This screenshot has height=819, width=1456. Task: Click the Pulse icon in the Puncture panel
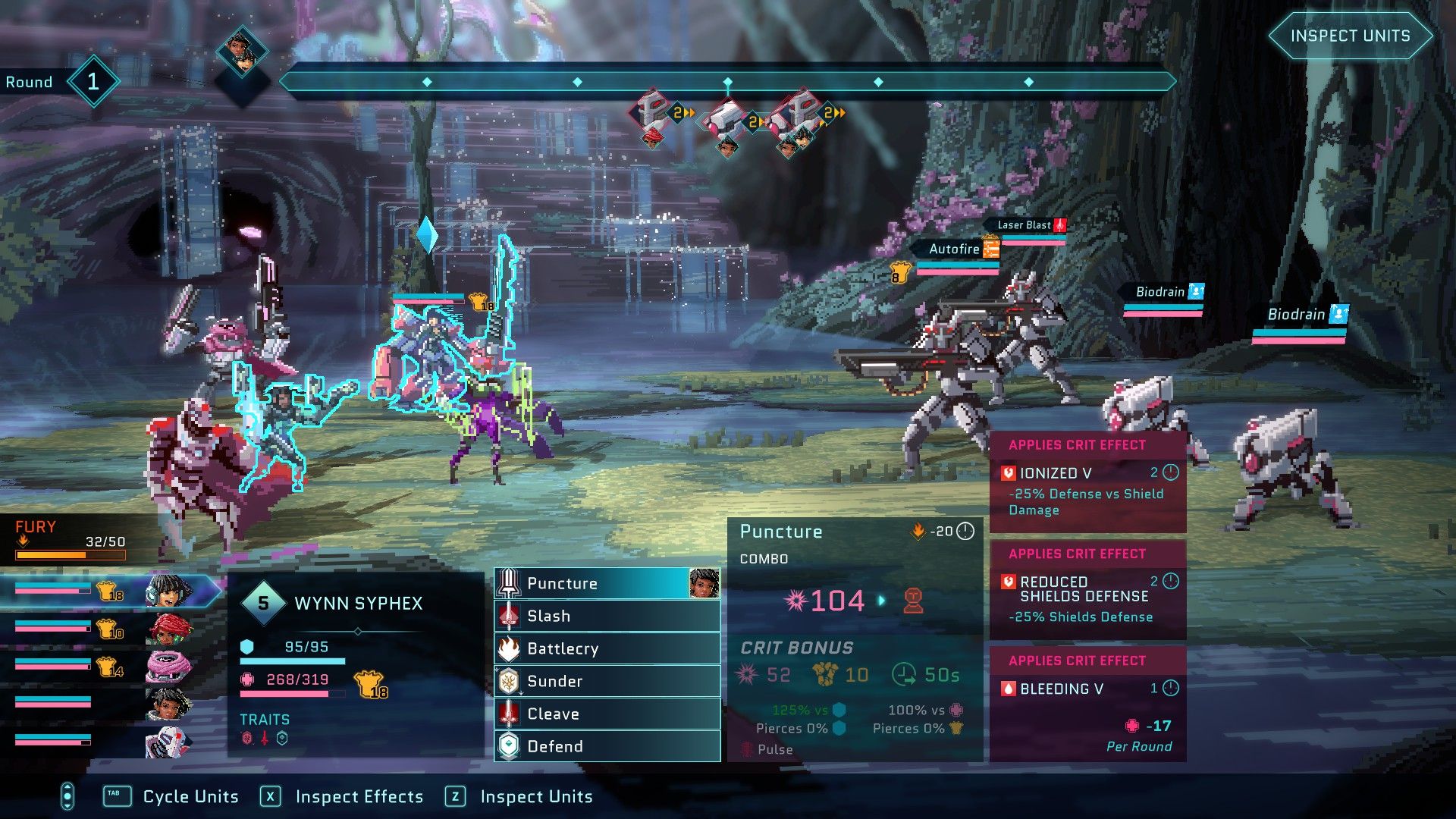coord(747,749)
